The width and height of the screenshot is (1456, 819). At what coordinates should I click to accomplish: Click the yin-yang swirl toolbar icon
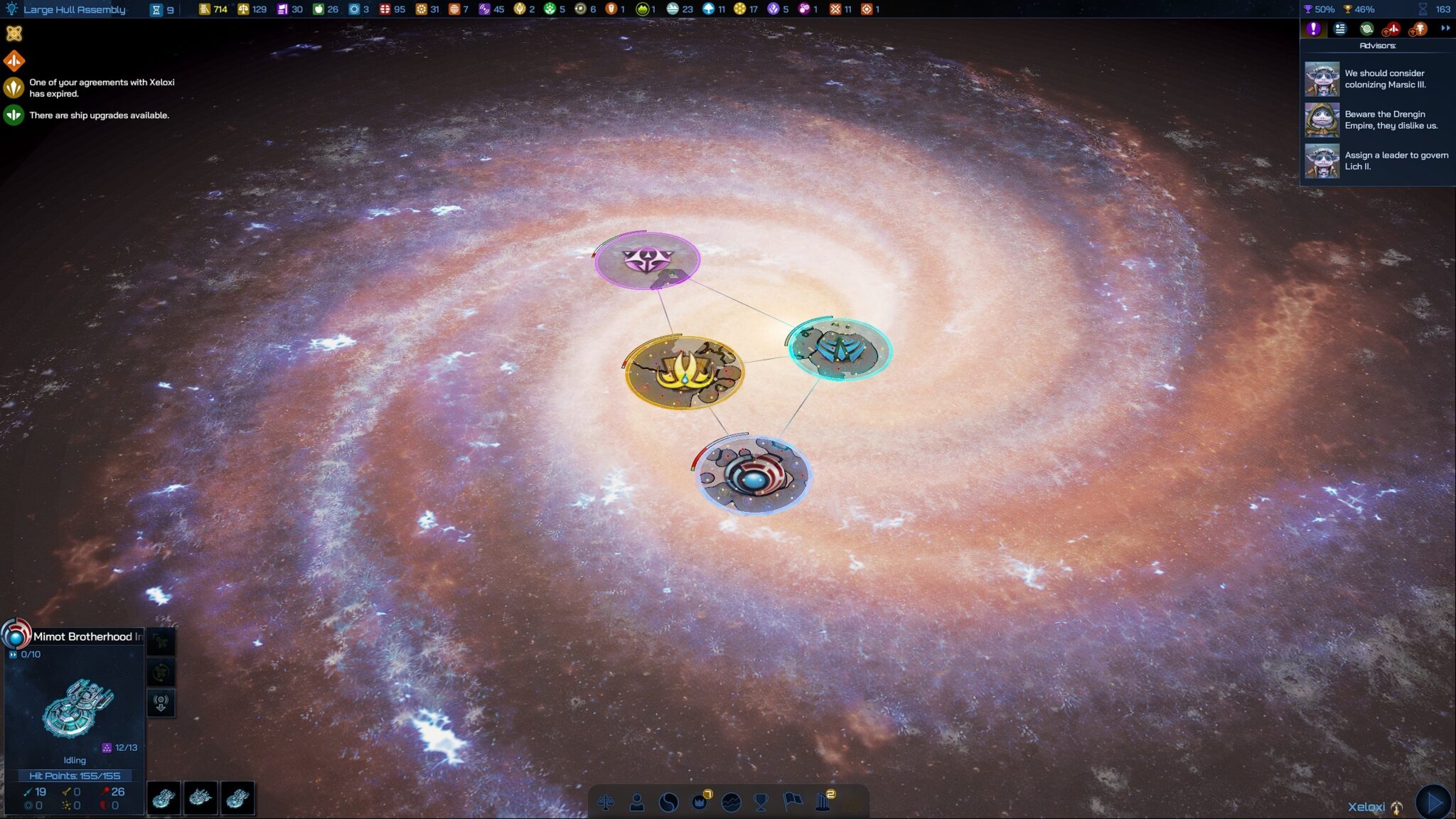pos(668,803)
